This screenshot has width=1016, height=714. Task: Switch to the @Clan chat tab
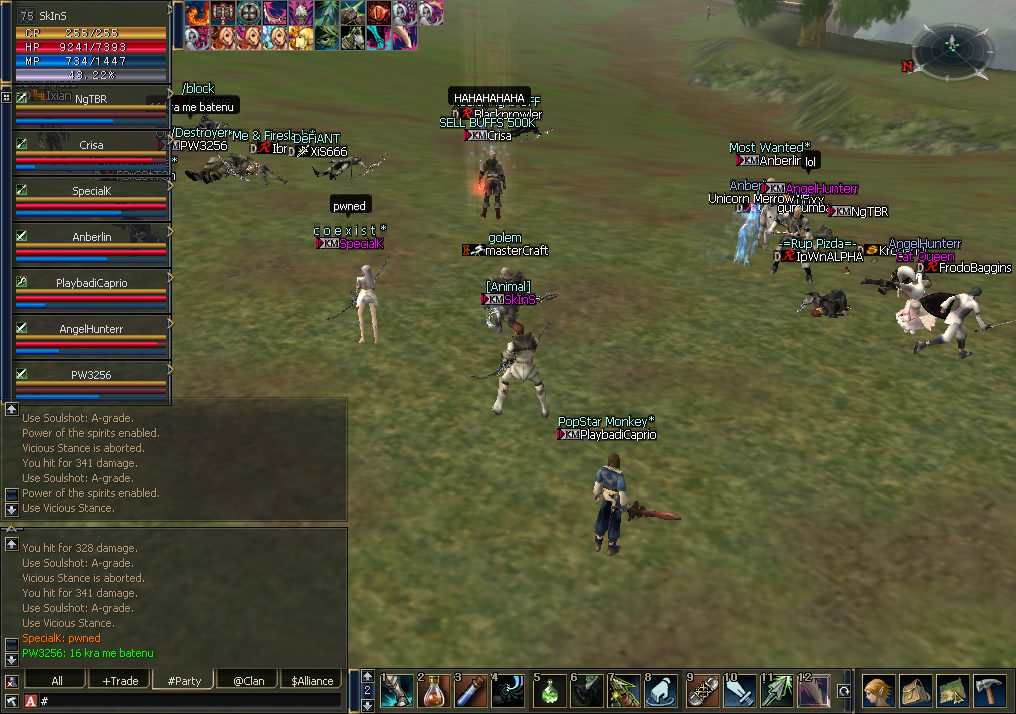tap(247, 681)
